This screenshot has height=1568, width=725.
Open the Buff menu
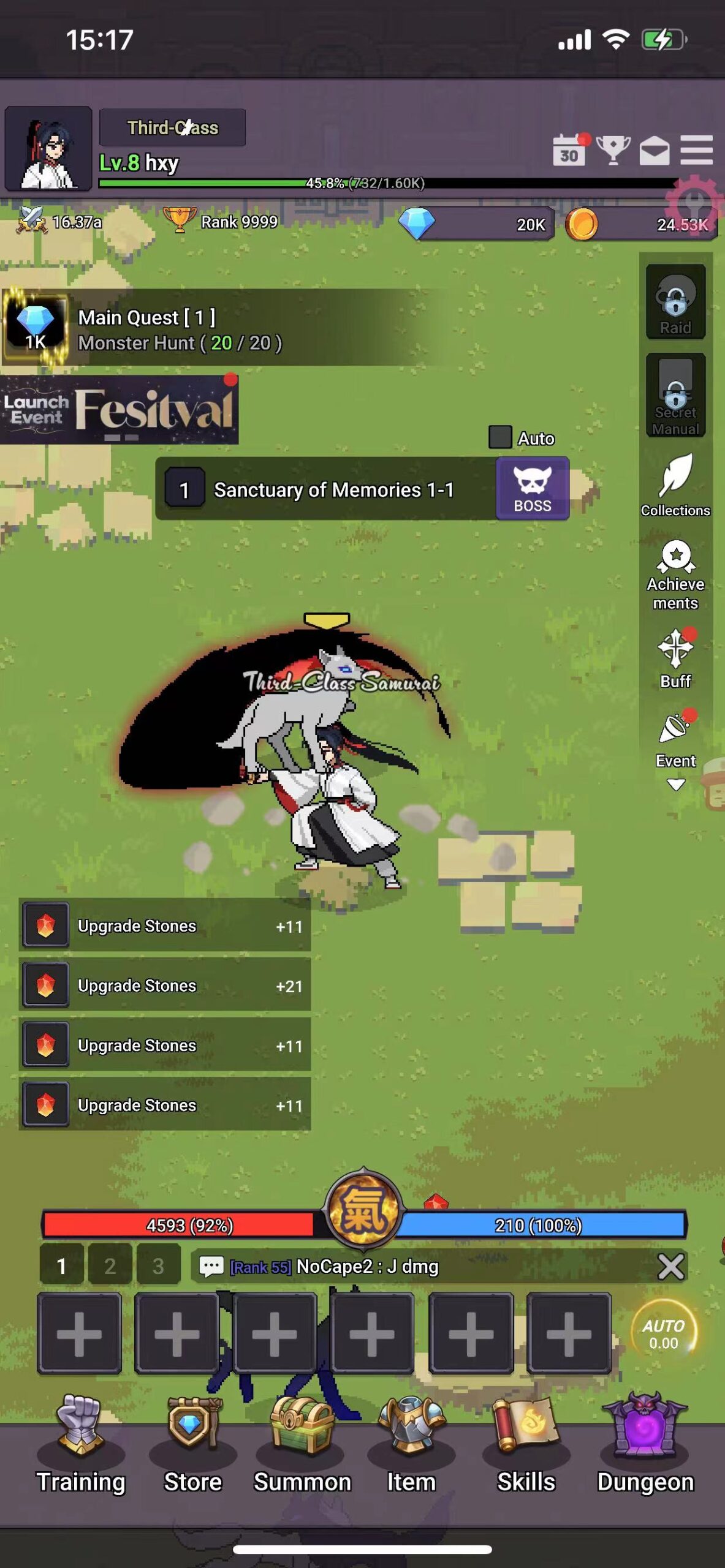pyautogui.click(x=675, y=658)
